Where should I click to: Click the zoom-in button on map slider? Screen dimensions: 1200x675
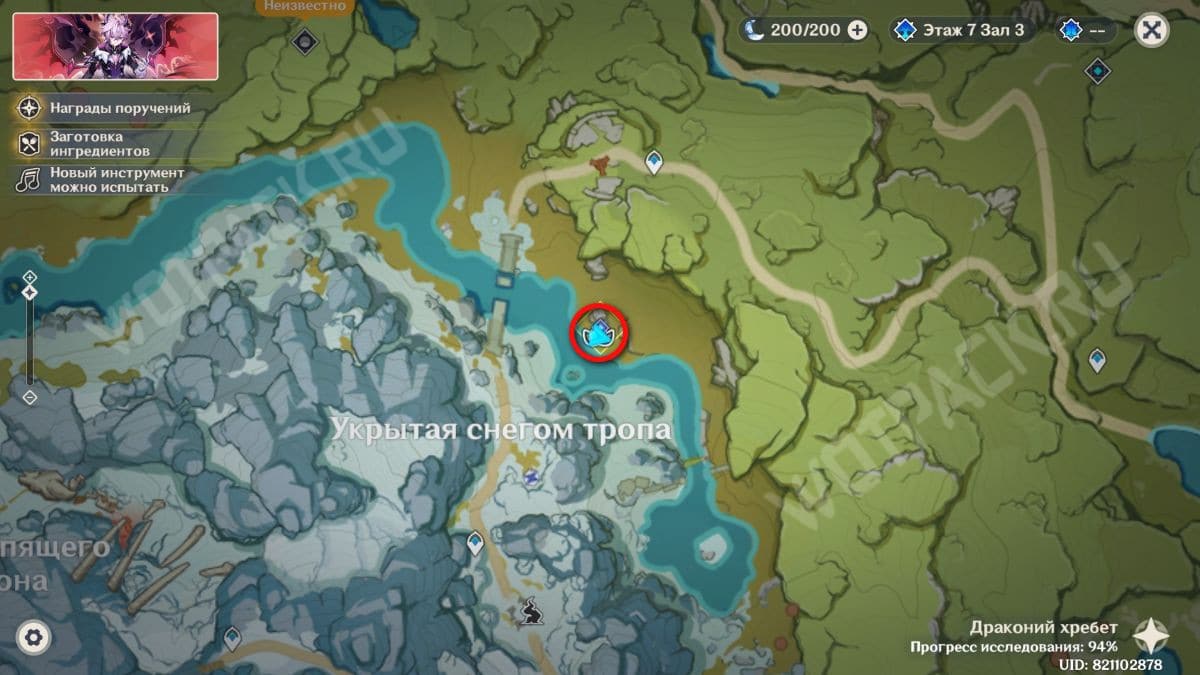30,276
